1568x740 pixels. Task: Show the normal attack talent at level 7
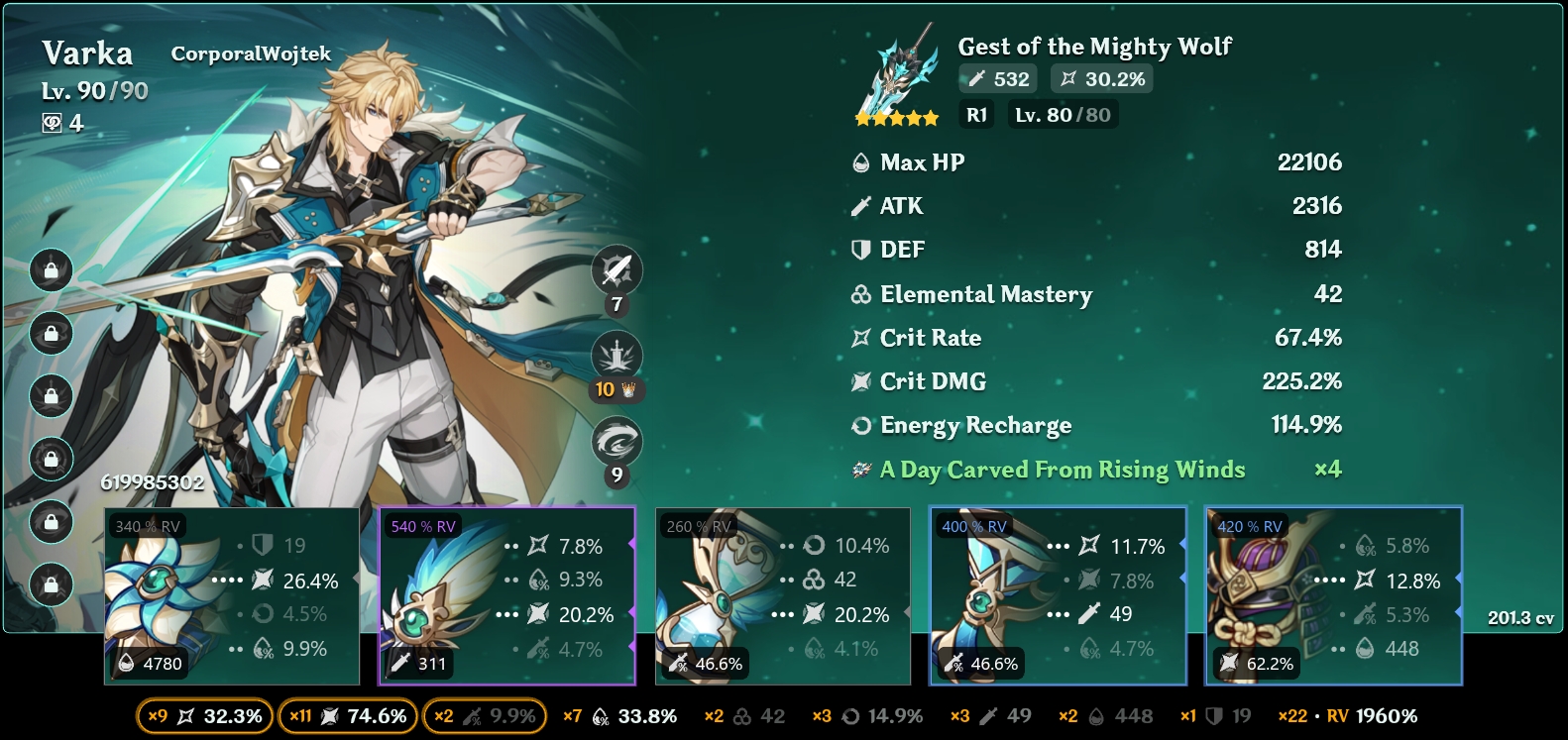(x=616, y=269)
